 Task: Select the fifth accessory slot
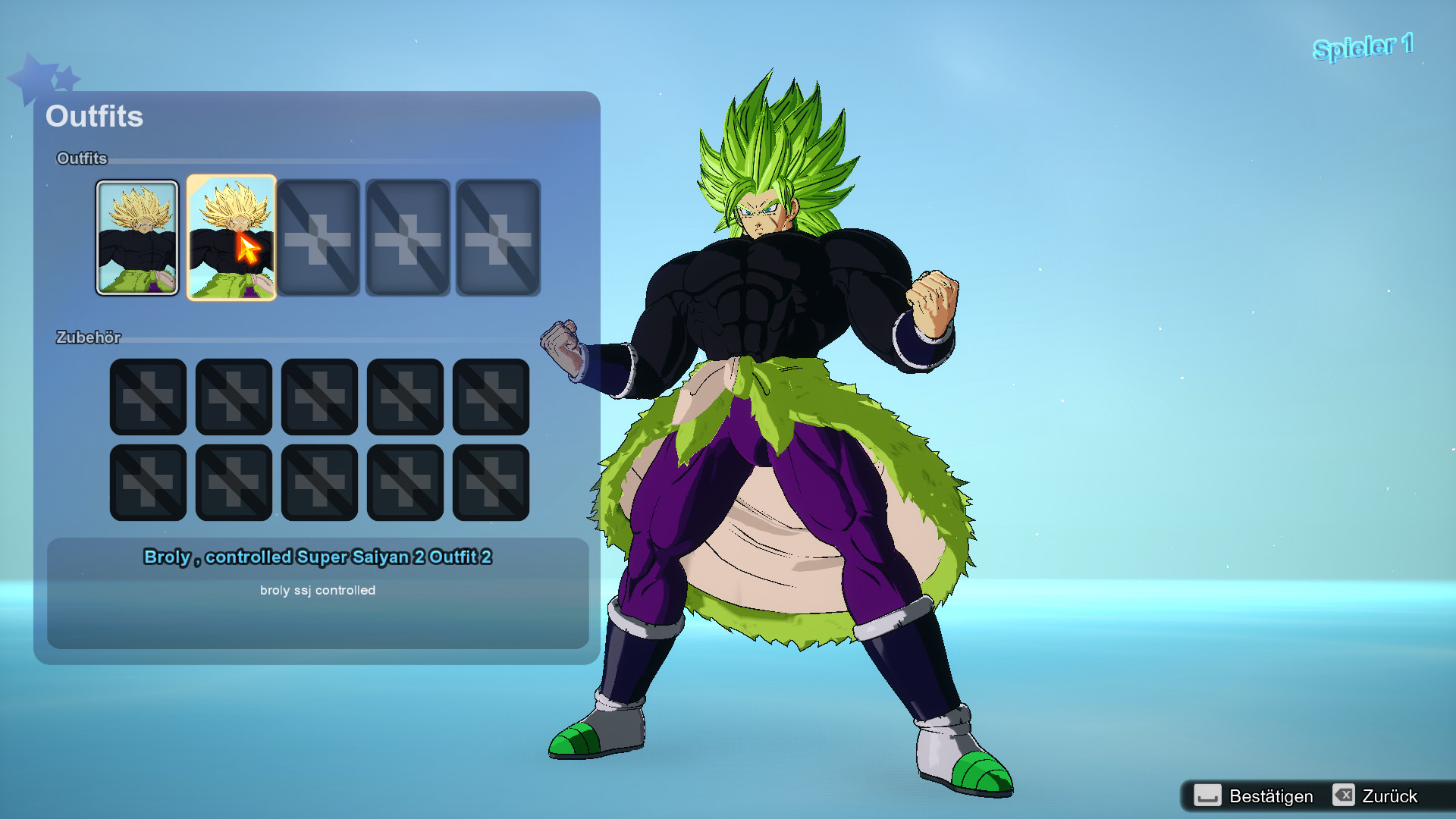pyautogui.click(x=491, y=397)
